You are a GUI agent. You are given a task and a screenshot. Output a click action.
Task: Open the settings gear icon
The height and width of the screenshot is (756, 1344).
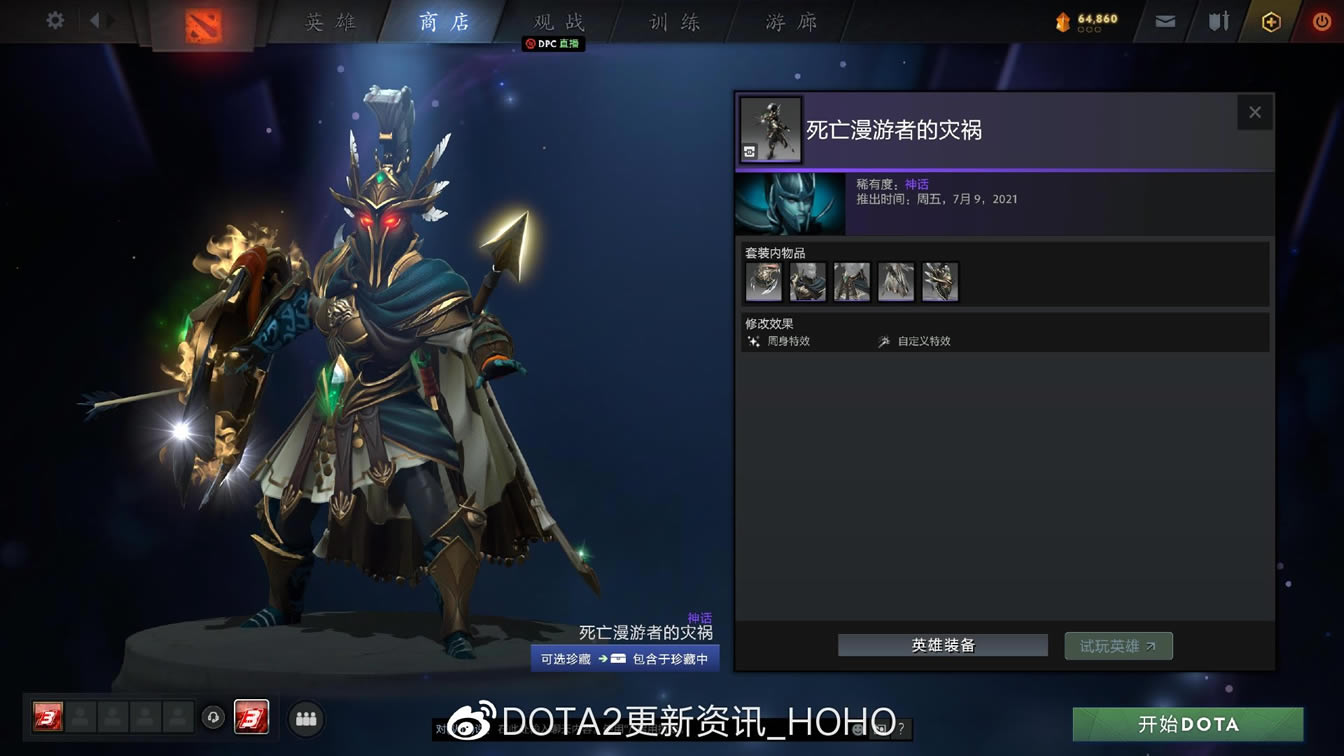[54, 20]
